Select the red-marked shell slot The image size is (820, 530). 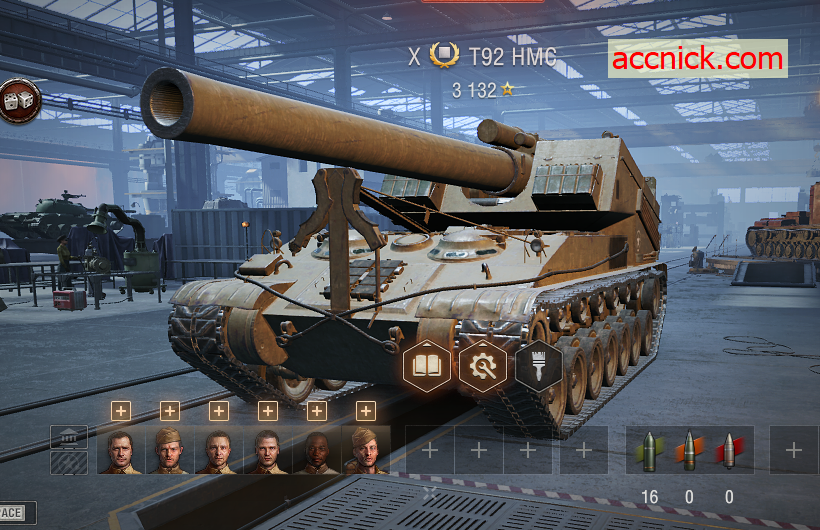pyautogui.click(x=729, y=450)
